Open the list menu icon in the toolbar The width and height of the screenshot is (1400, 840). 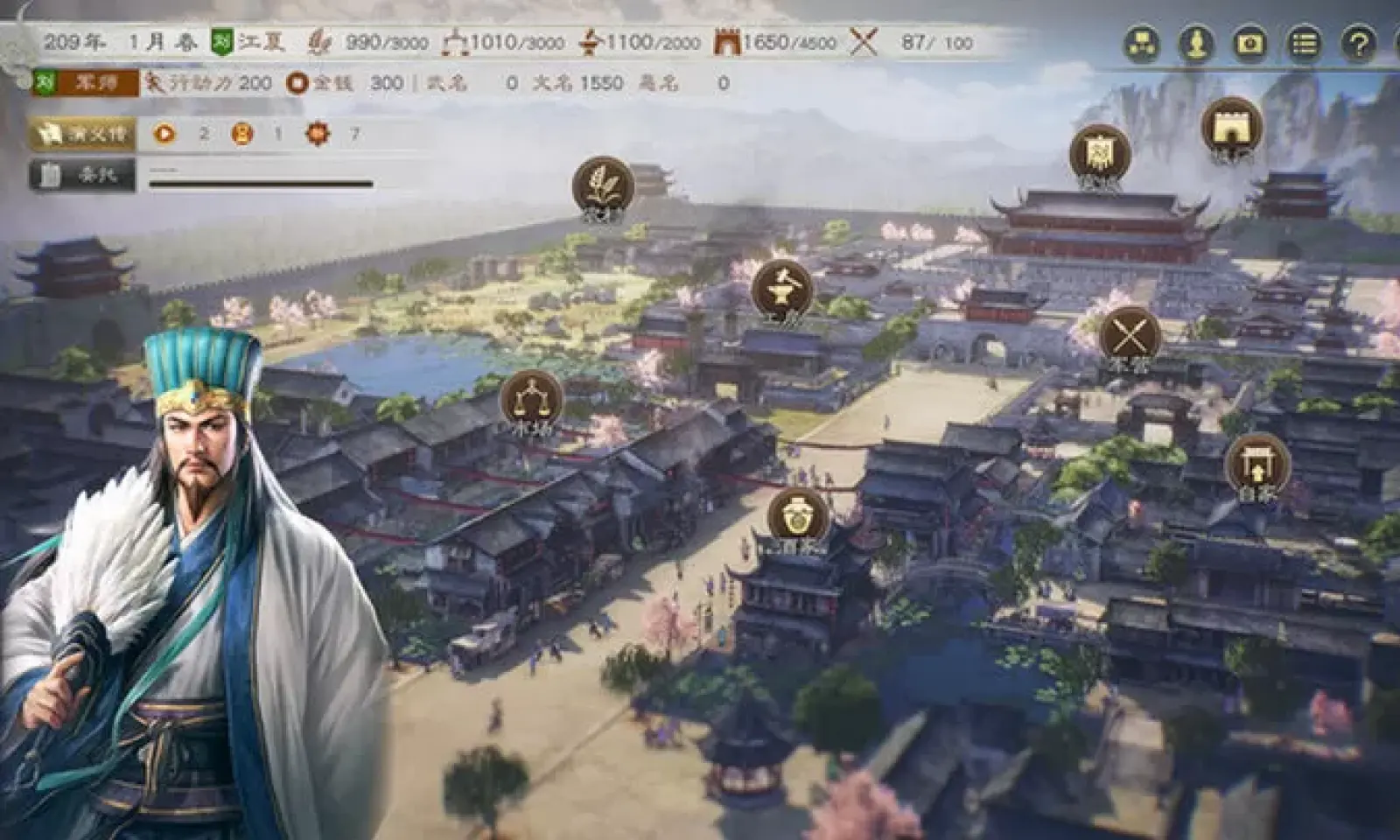click(x=1303, y=42)
